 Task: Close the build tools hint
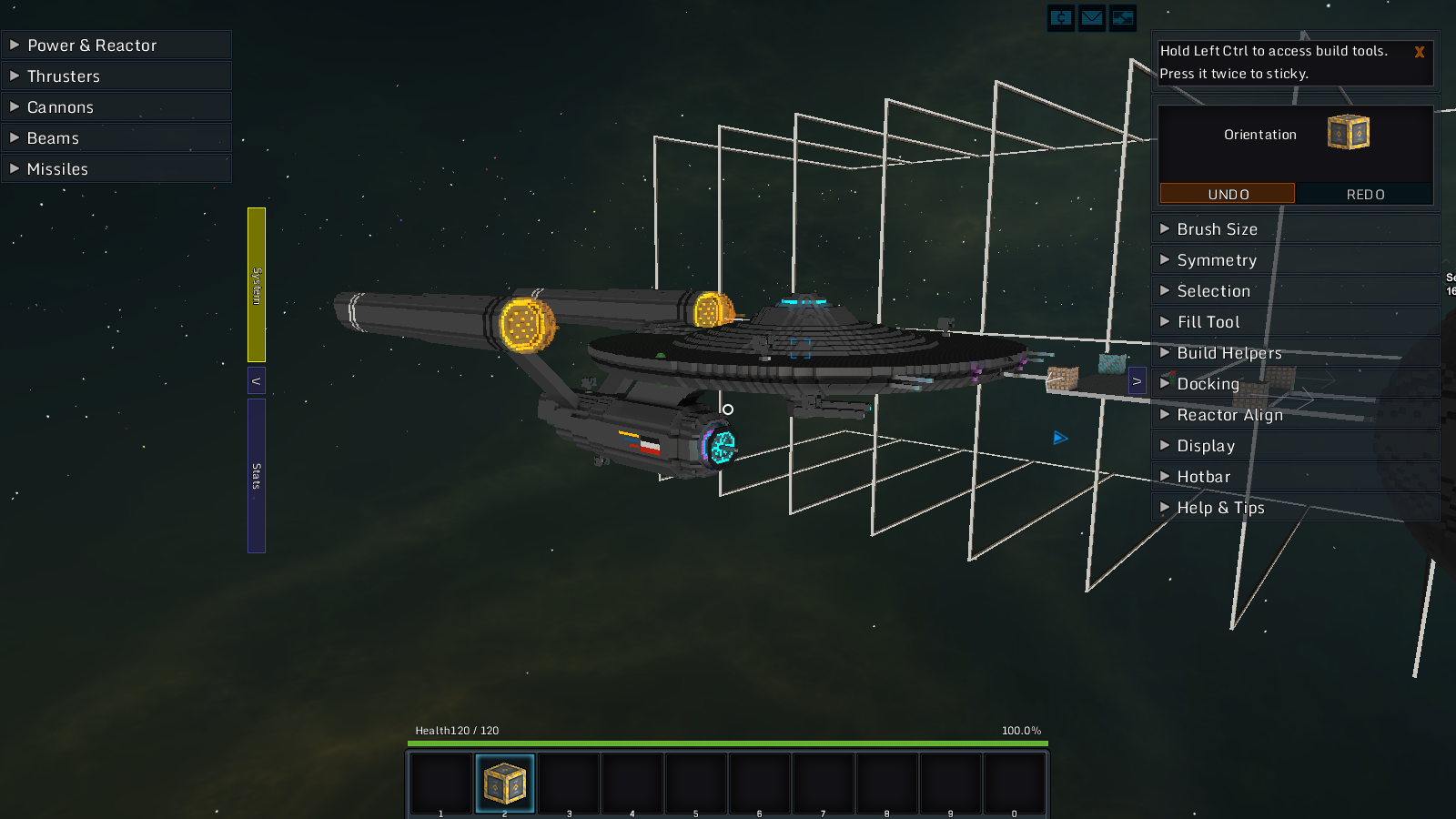[1419, 53]
